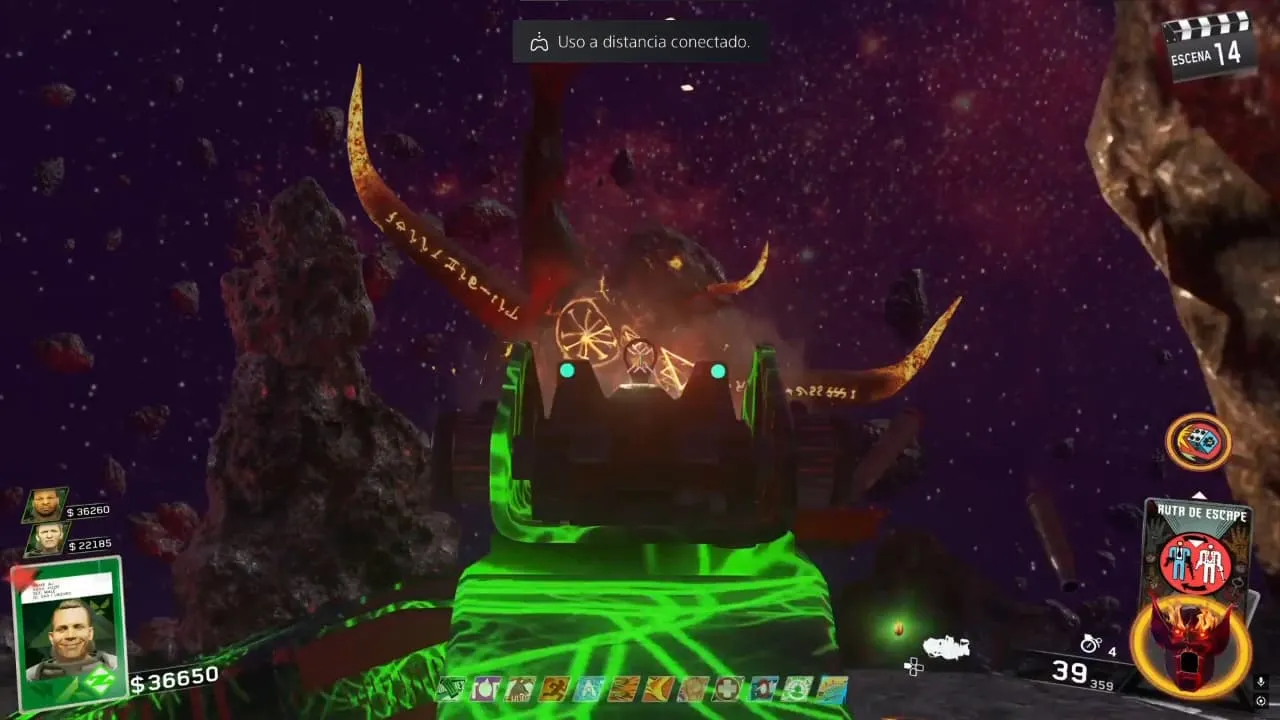Click the orange running man perk icon
Viewport: 1280px width, 720px height.
coord(556,689)
